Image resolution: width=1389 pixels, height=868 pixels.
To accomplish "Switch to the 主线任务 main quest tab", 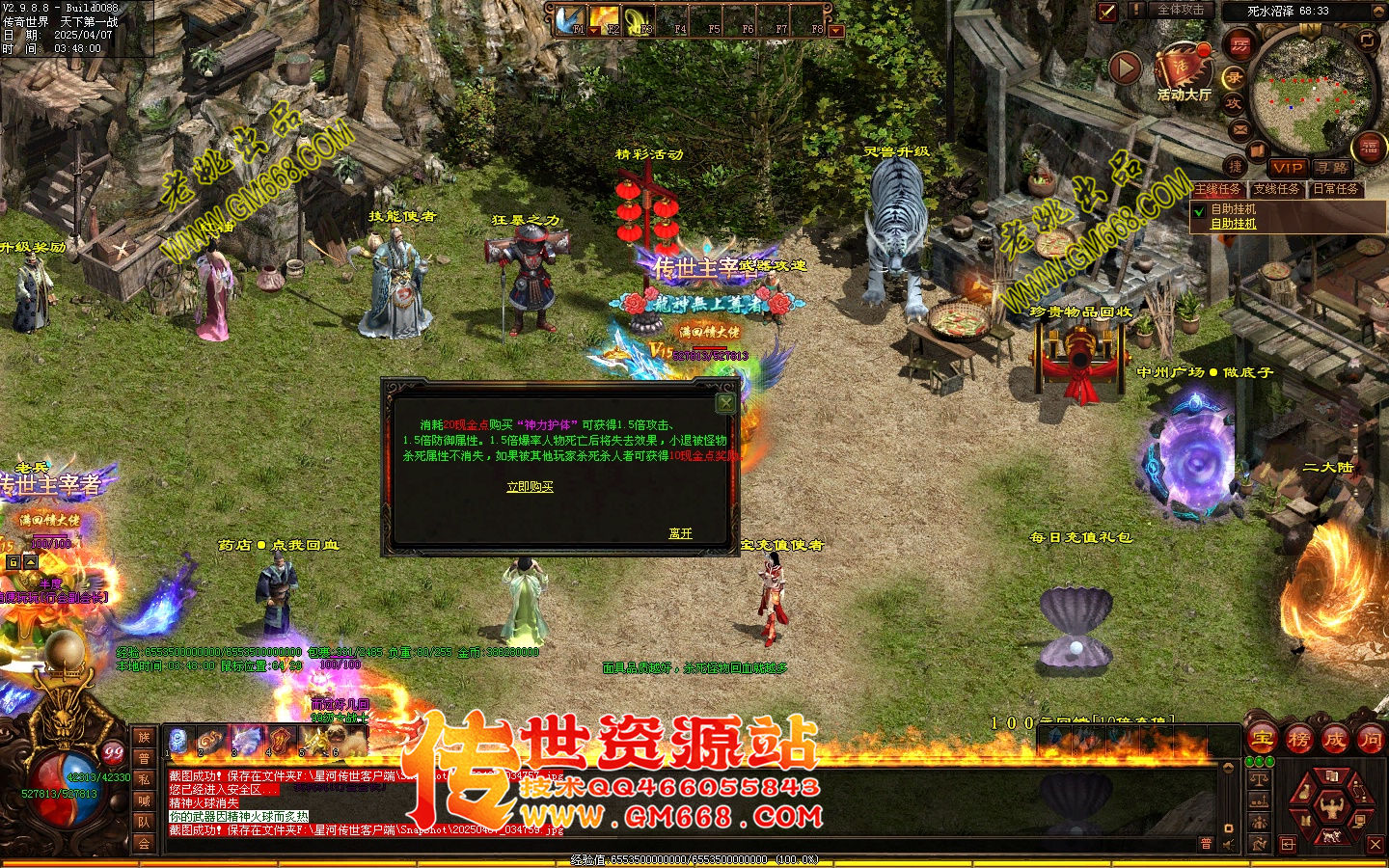I will coord(1218,189).
